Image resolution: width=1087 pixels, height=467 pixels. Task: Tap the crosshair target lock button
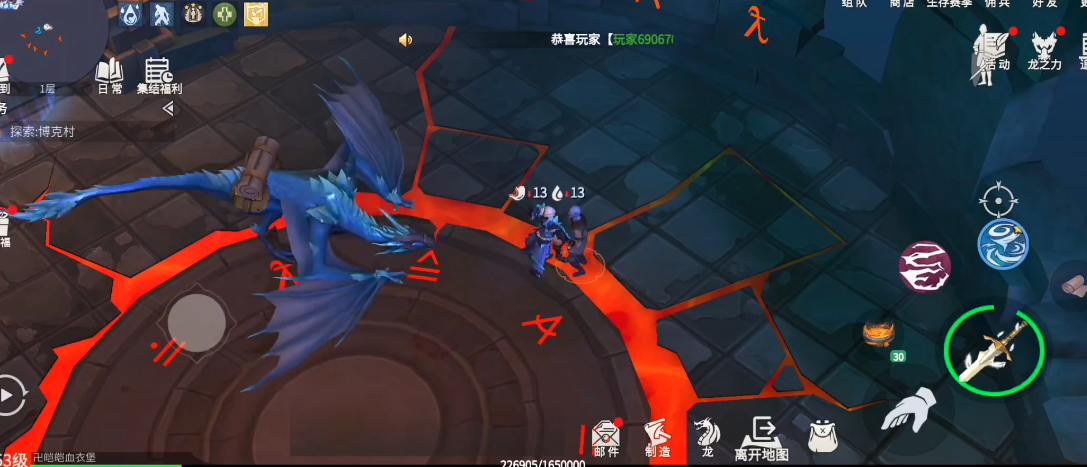(998, 200)
